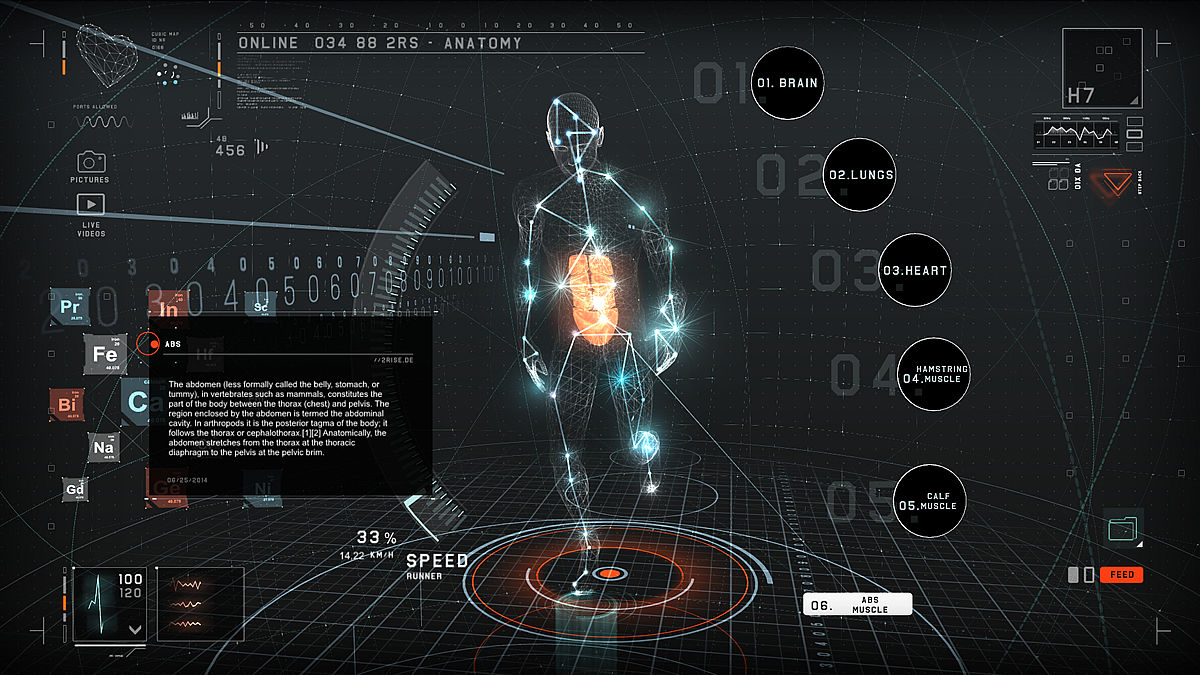Click the H7 map thumbnail
Image resolution: width=1200 pixels, height=675 pixels.
1101,68
